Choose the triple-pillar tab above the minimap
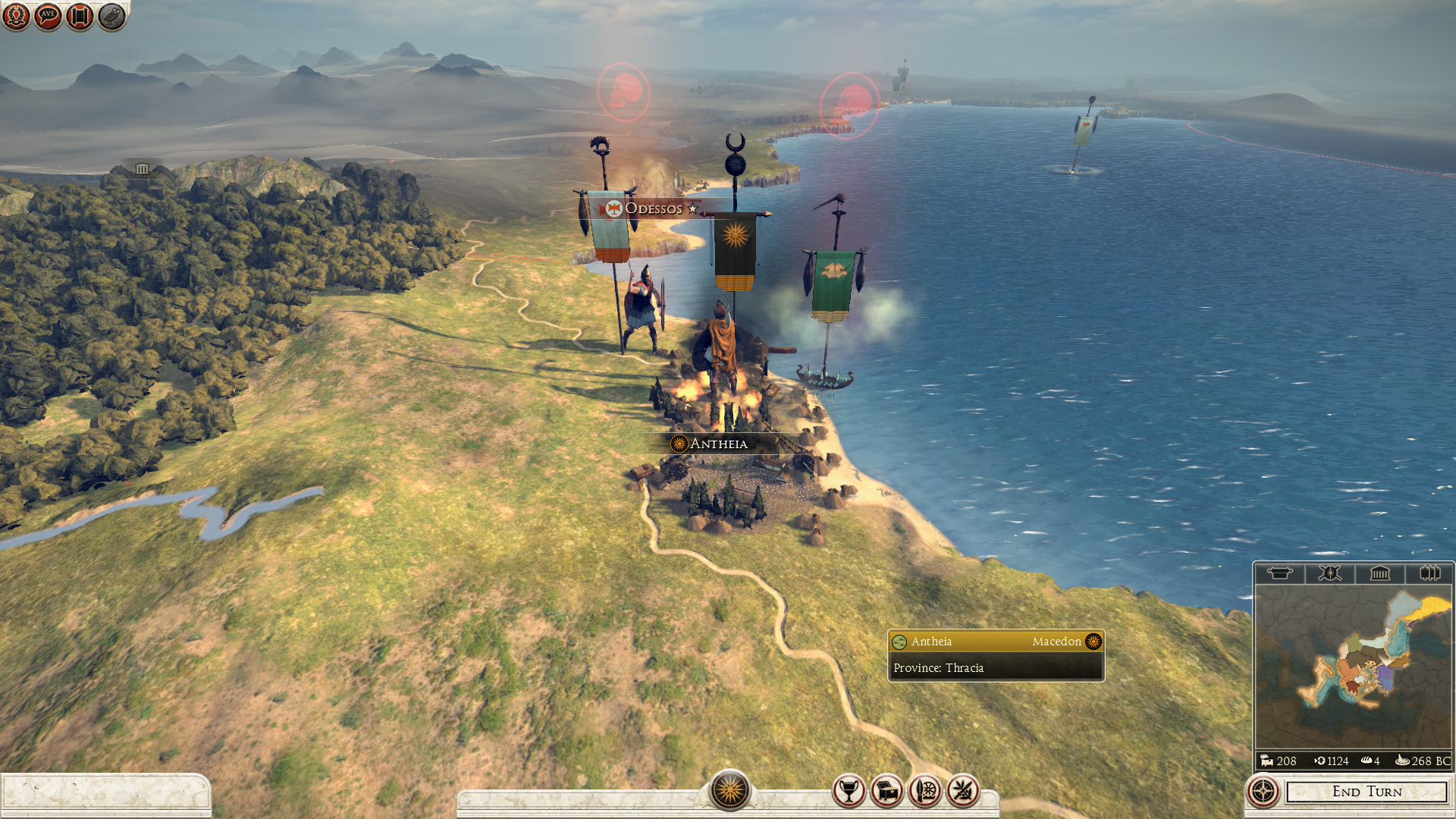This screenshot has width=1456, height=819. pyautogui.click(x=1429, y=573)
